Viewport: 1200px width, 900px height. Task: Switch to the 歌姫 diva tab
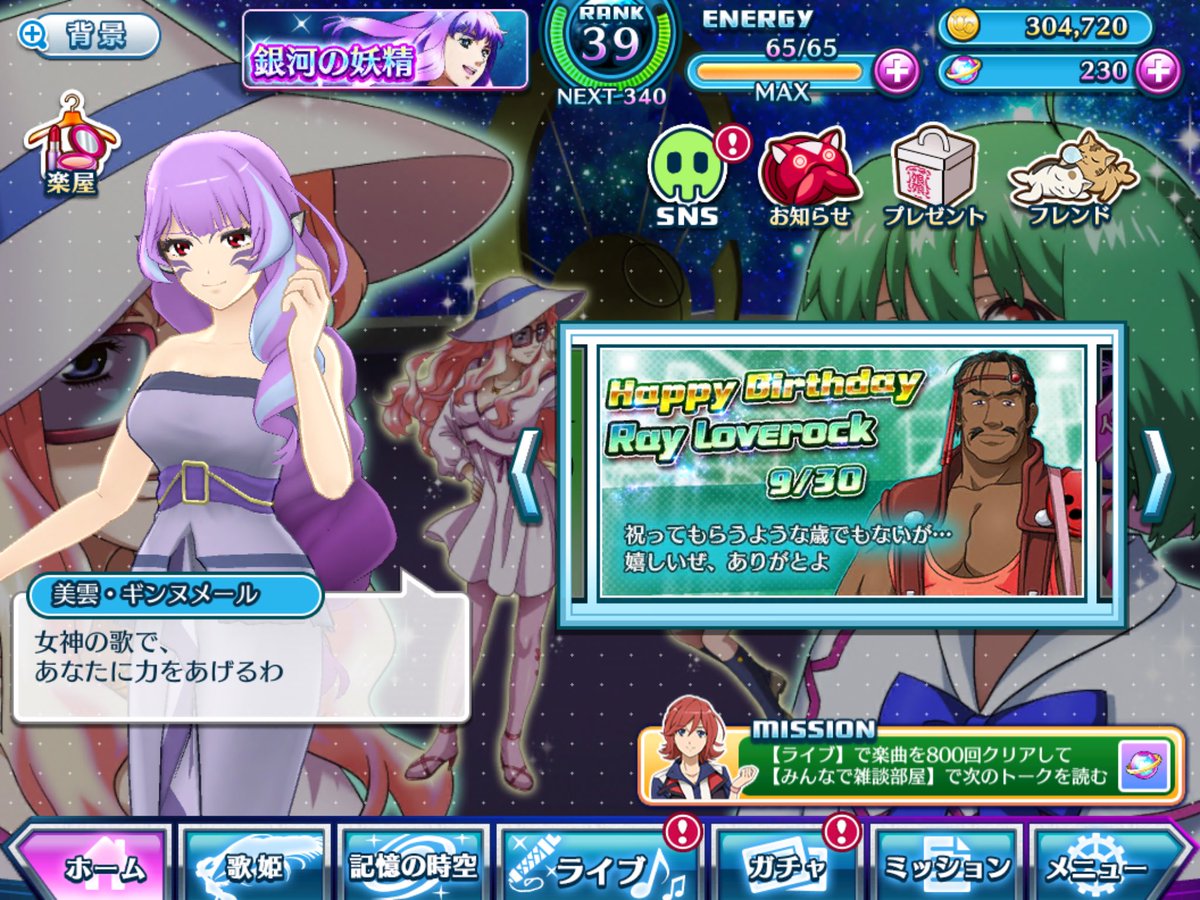[x=255, y=864]
